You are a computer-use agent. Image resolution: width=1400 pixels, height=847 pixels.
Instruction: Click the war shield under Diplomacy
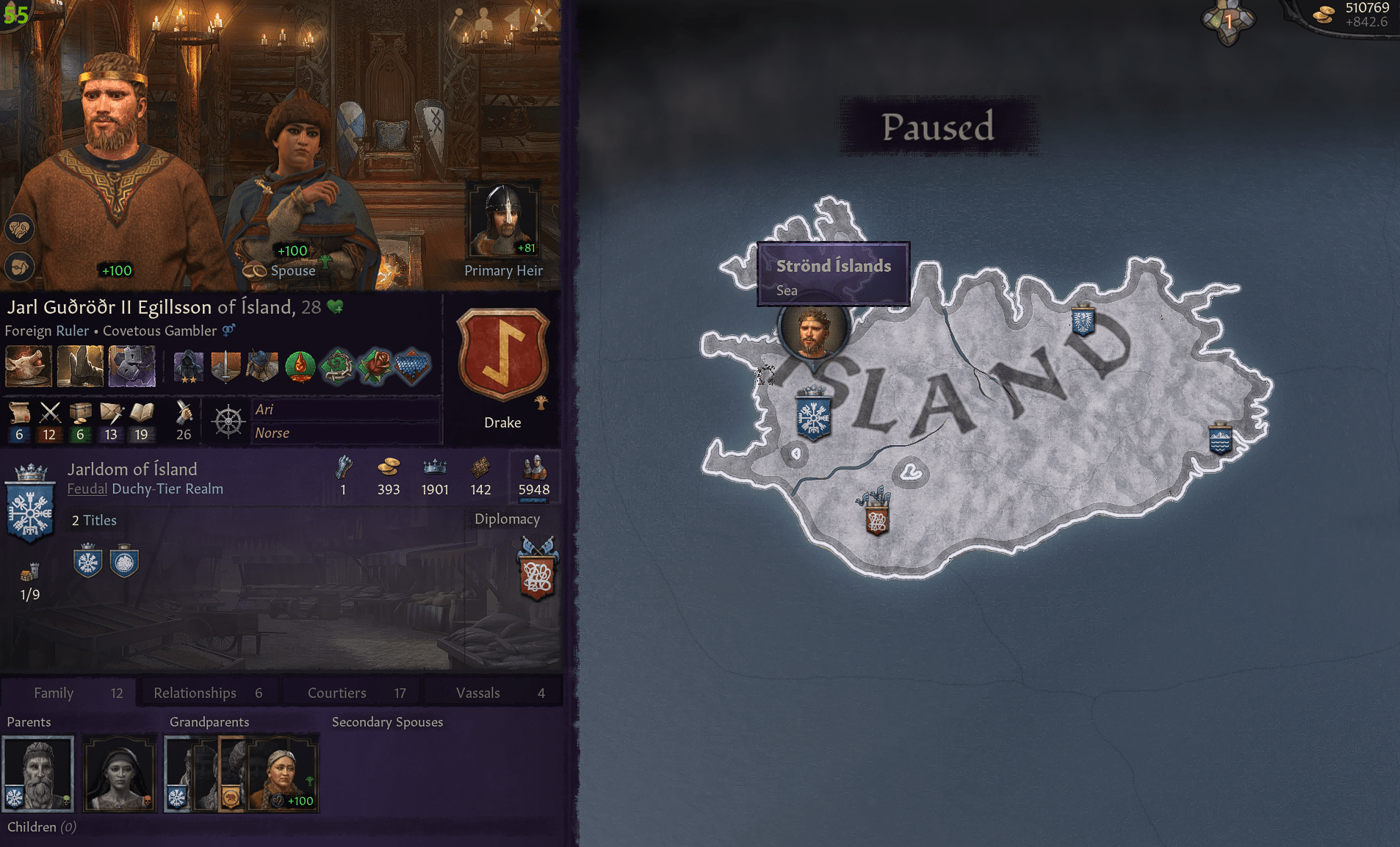(537, 573)
